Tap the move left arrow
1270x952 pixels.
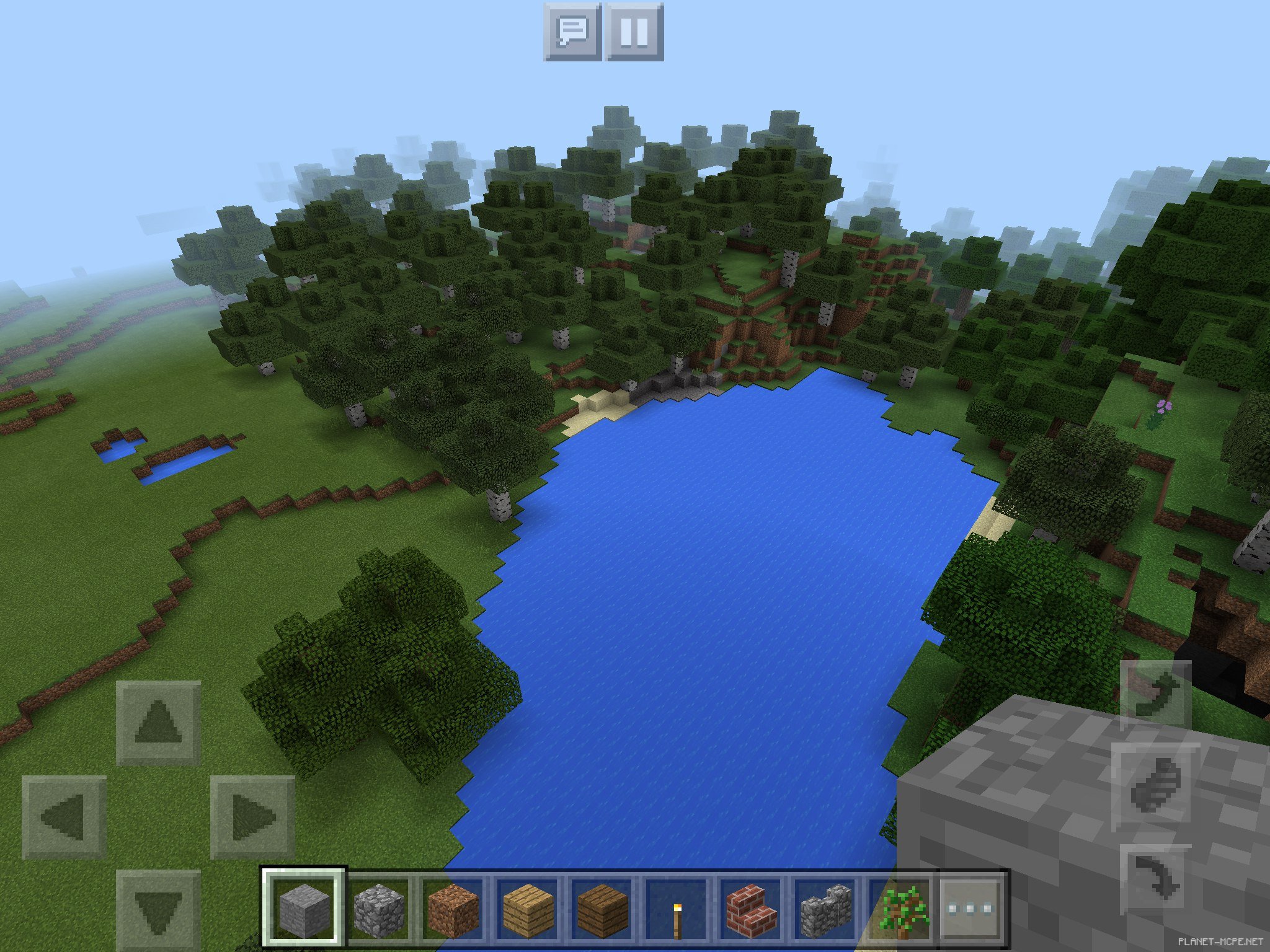(x=64, y=816)
